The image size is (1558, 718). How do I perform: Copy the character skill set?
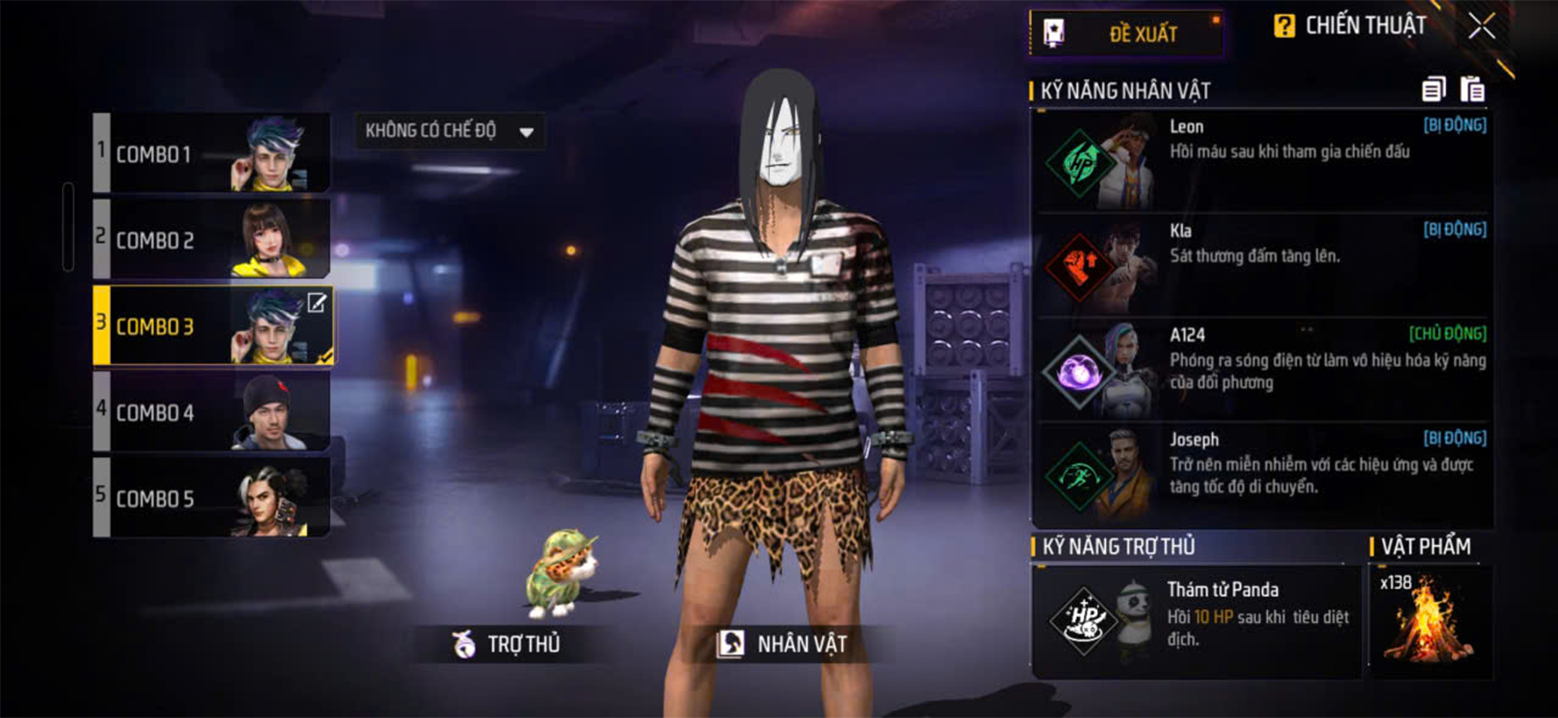click(1433, 90)
